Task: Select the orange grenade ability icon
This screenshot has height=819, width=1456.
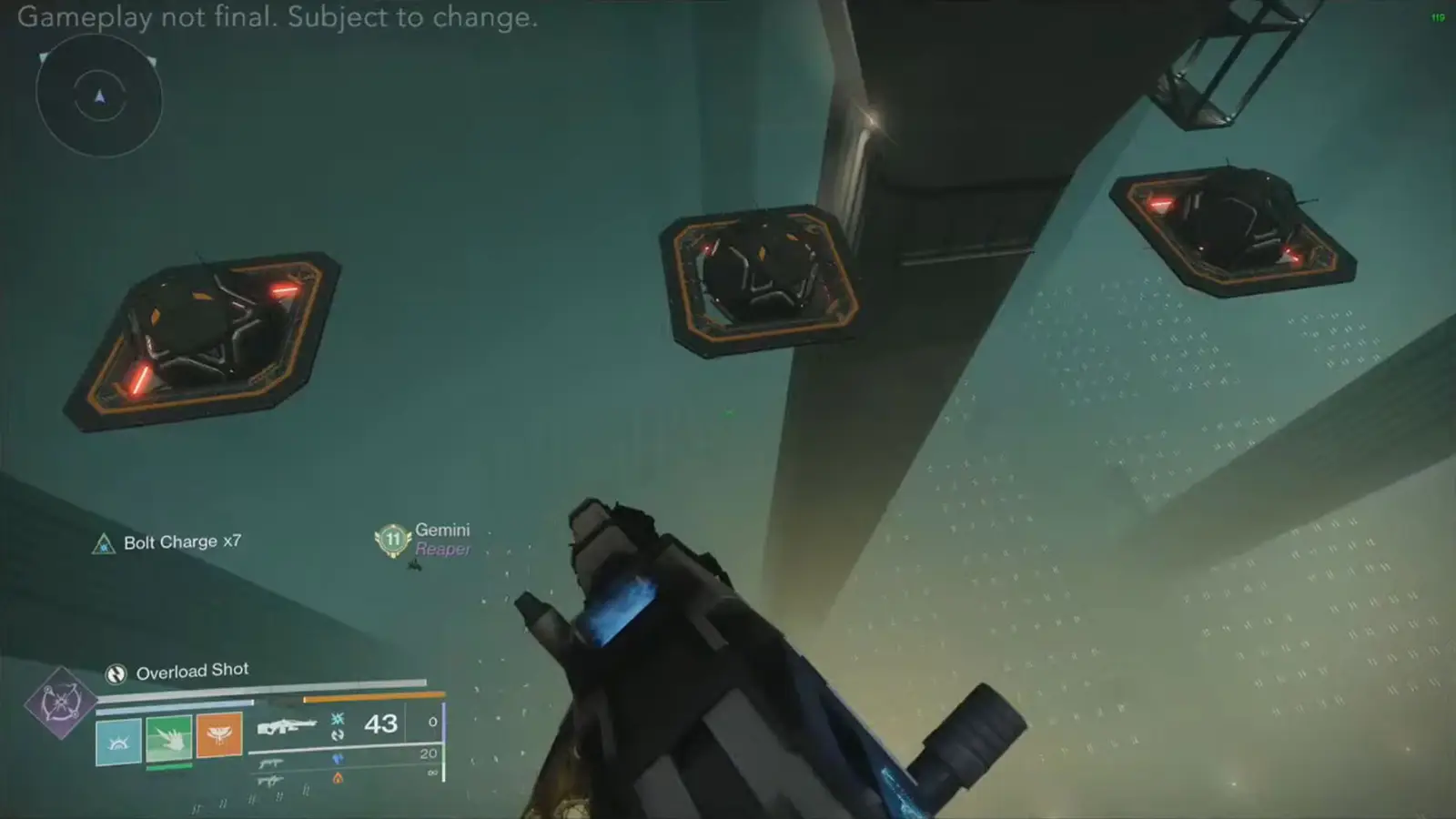Action: (217, 735)
